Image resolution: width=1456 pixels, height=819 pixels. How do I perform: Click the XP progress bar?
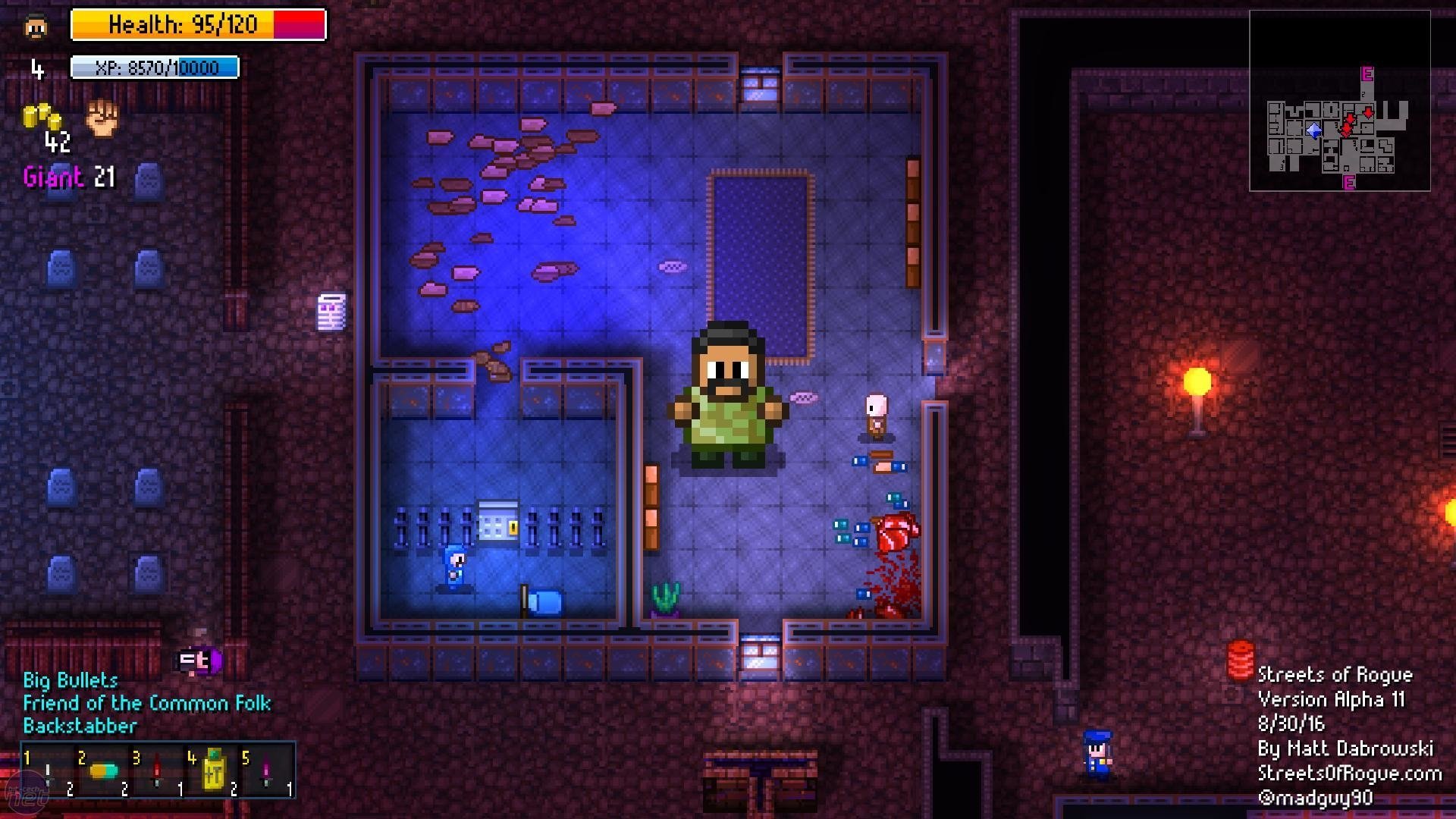tap(154, 68)
